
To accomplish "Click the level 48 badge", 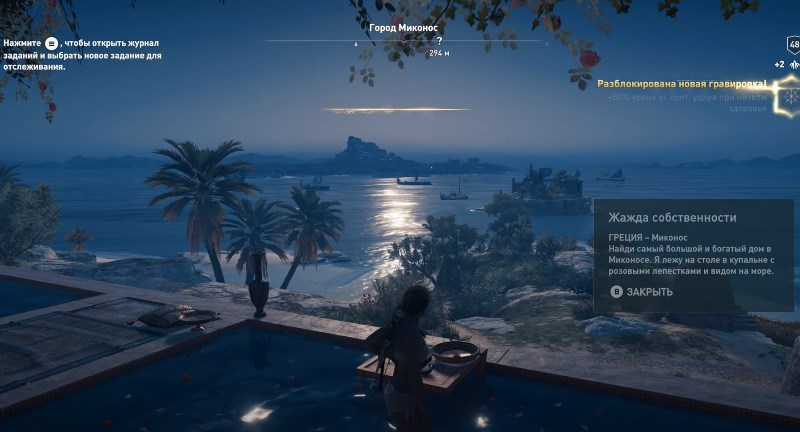I will [793, 45].
